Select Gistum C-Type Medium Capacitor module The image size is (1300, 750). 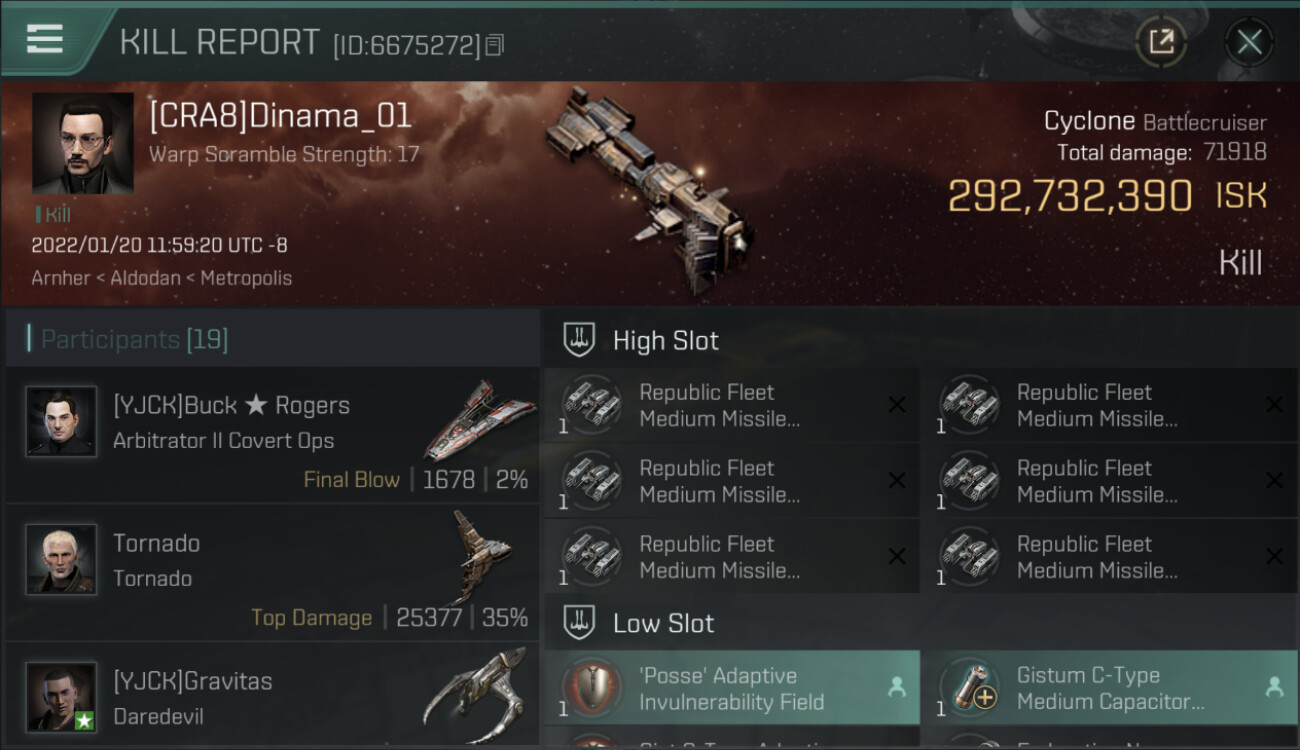click(x=1109, y=688)
